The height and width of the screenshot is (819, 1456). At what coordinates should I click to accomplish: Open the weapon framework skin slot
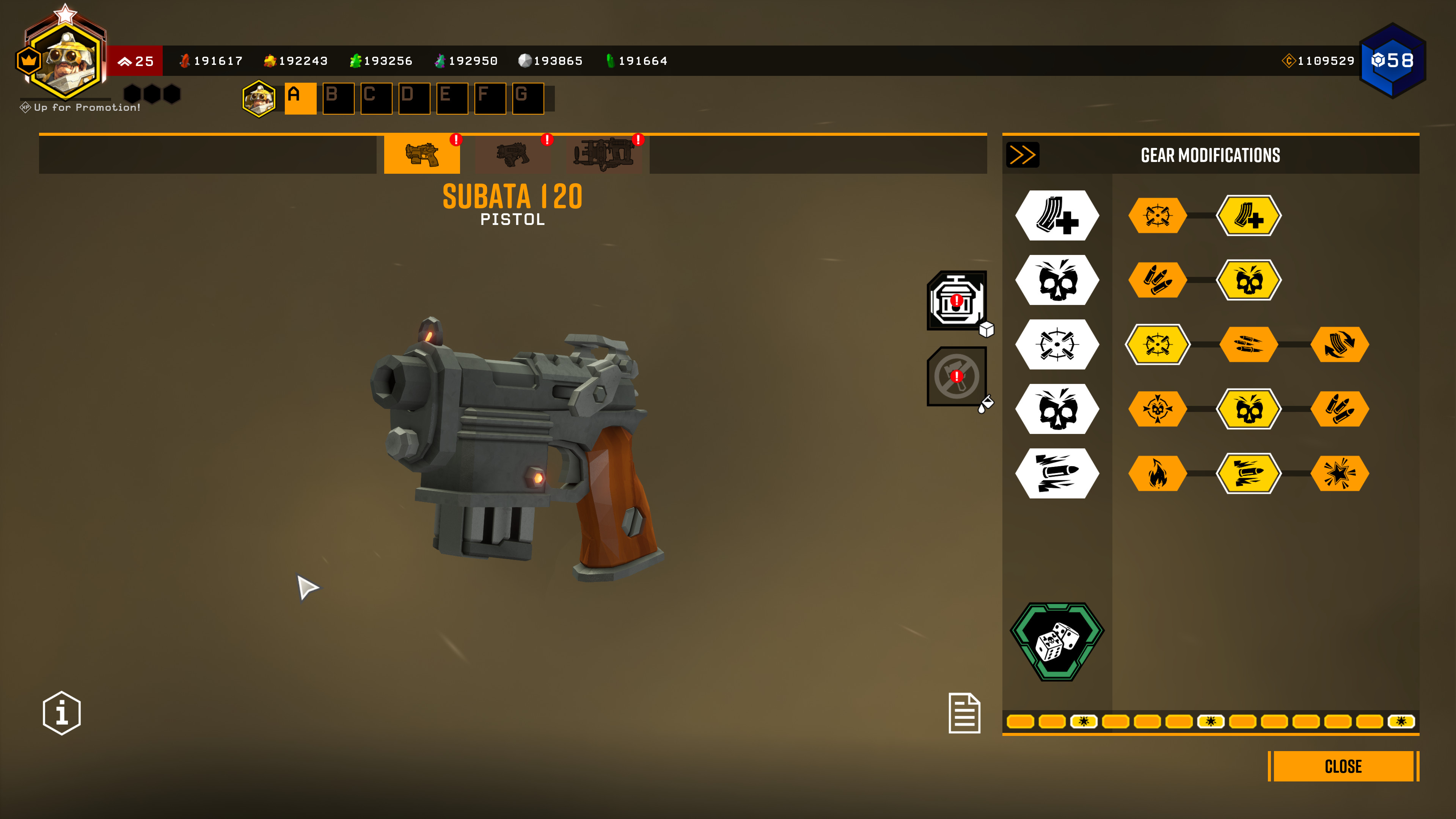pyautogui.click(x=957, y=300)
